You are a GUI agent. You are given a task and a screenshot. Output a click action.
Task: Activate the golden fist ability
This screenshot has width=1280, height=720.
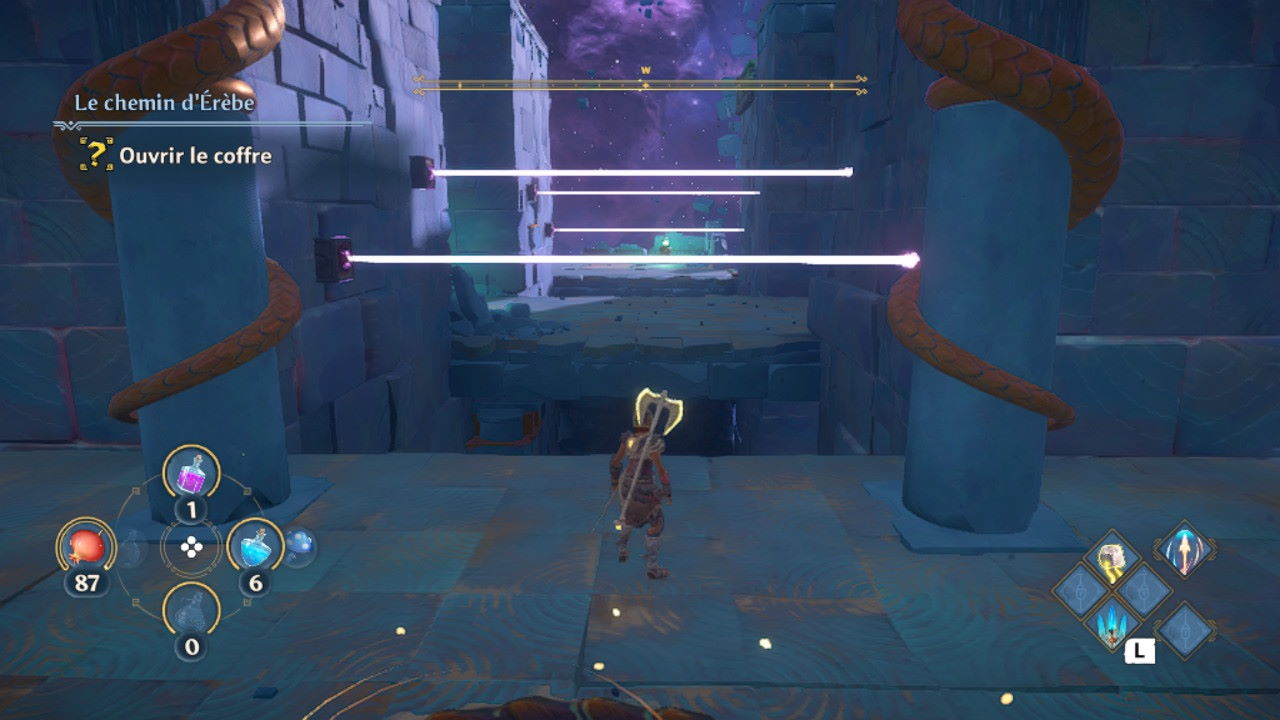[x=1113, y=558]
